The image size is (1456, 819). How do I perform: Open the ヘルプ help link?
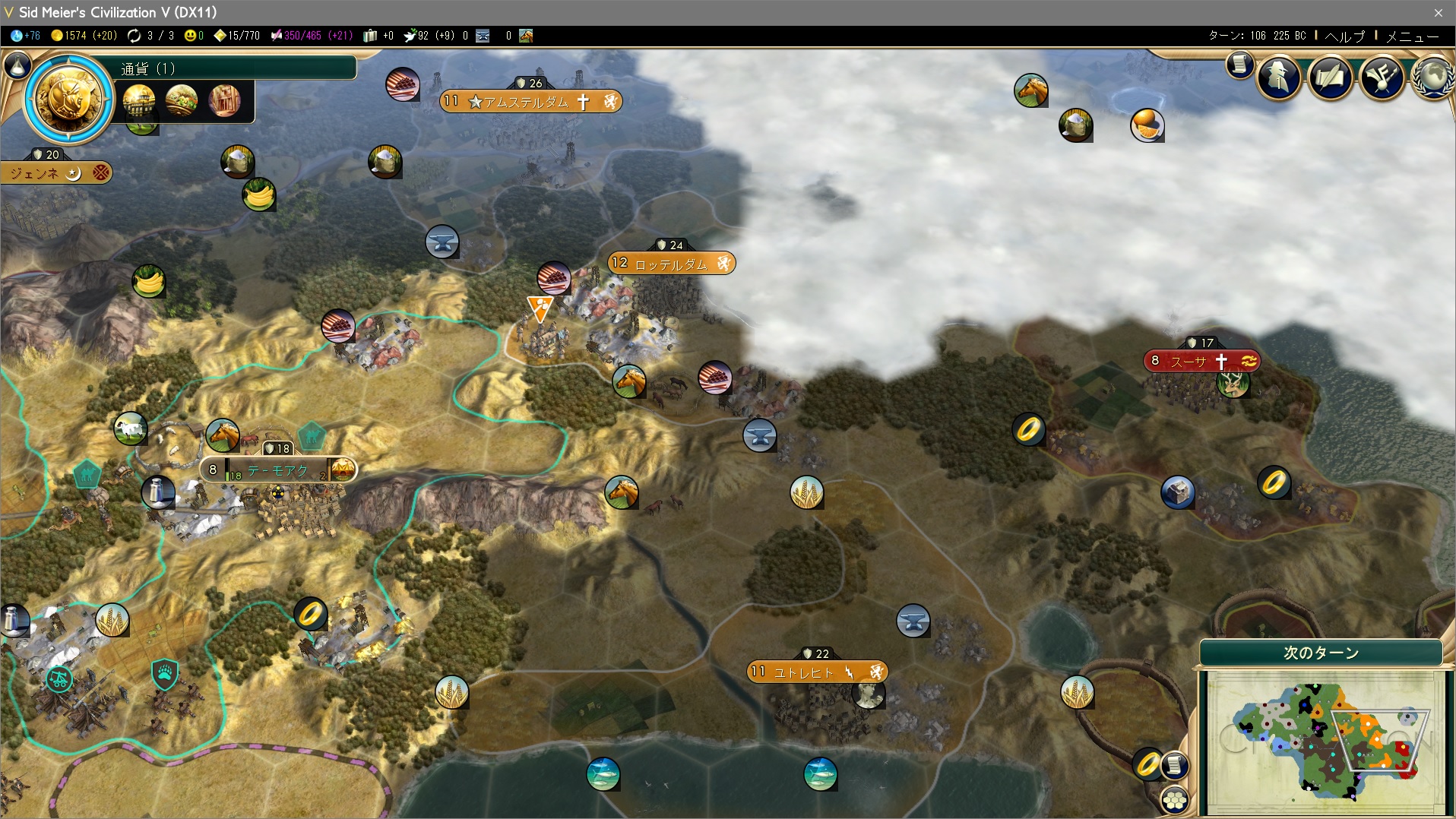coord(1344,36)
